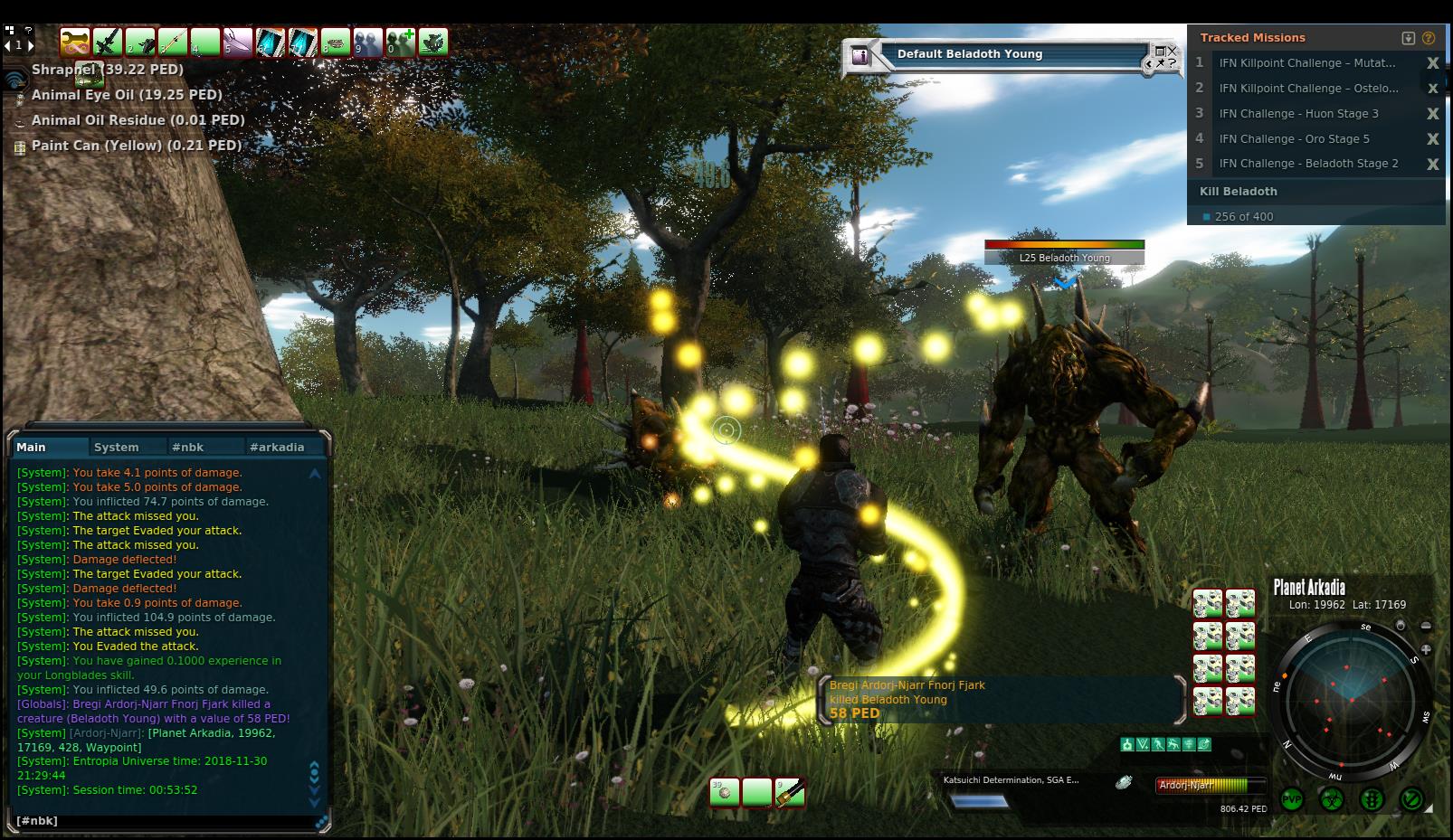Viewport: 1453px width, 840px height.
Task: Open the #nbk chat tab
Action: (188, 447)
